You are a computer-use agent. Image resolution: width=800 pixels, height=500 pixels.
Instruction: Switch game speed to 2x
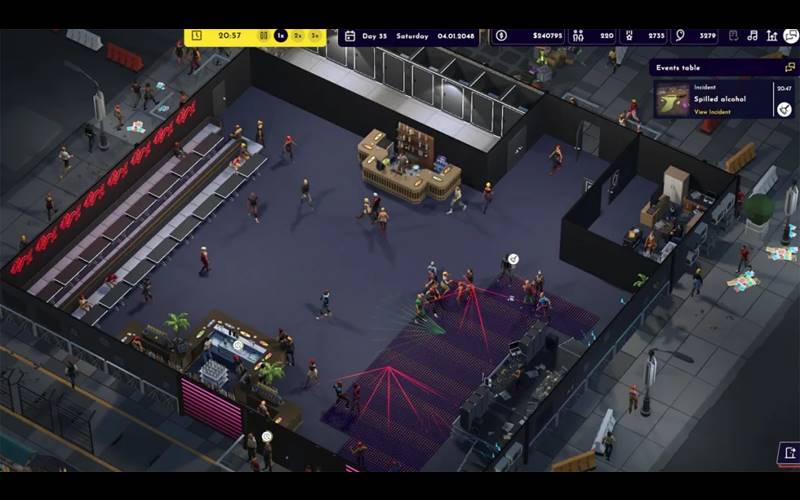pos(298,36)
